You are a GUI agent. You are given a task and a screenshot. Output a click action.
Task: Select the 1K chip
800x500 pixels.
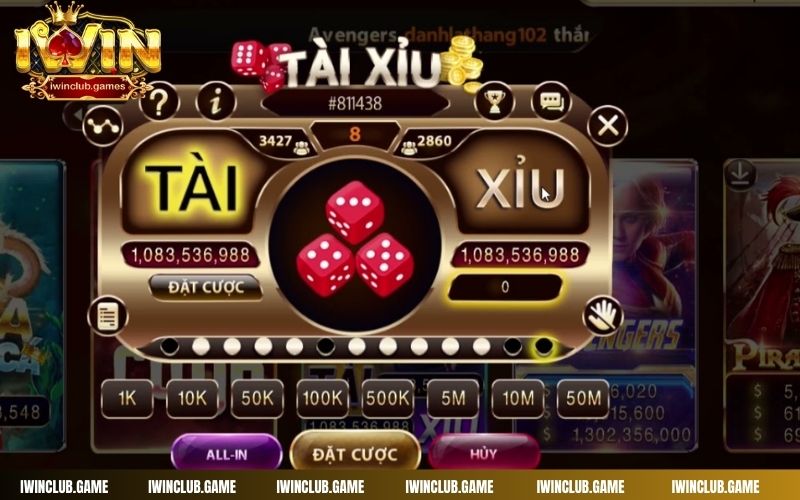click(x=127, y=398)
